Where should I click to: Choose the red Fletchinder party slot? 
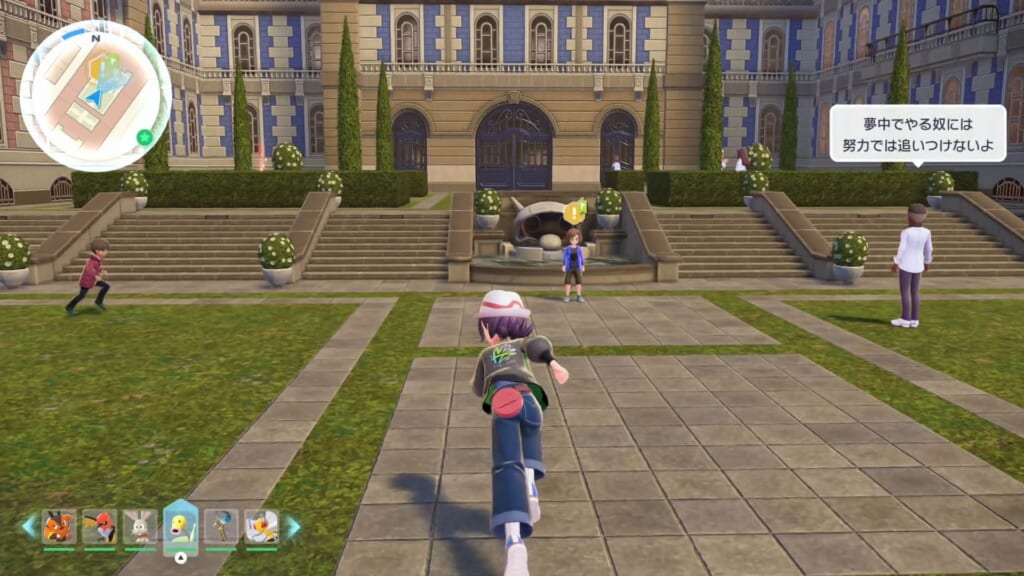coord(99,526)
